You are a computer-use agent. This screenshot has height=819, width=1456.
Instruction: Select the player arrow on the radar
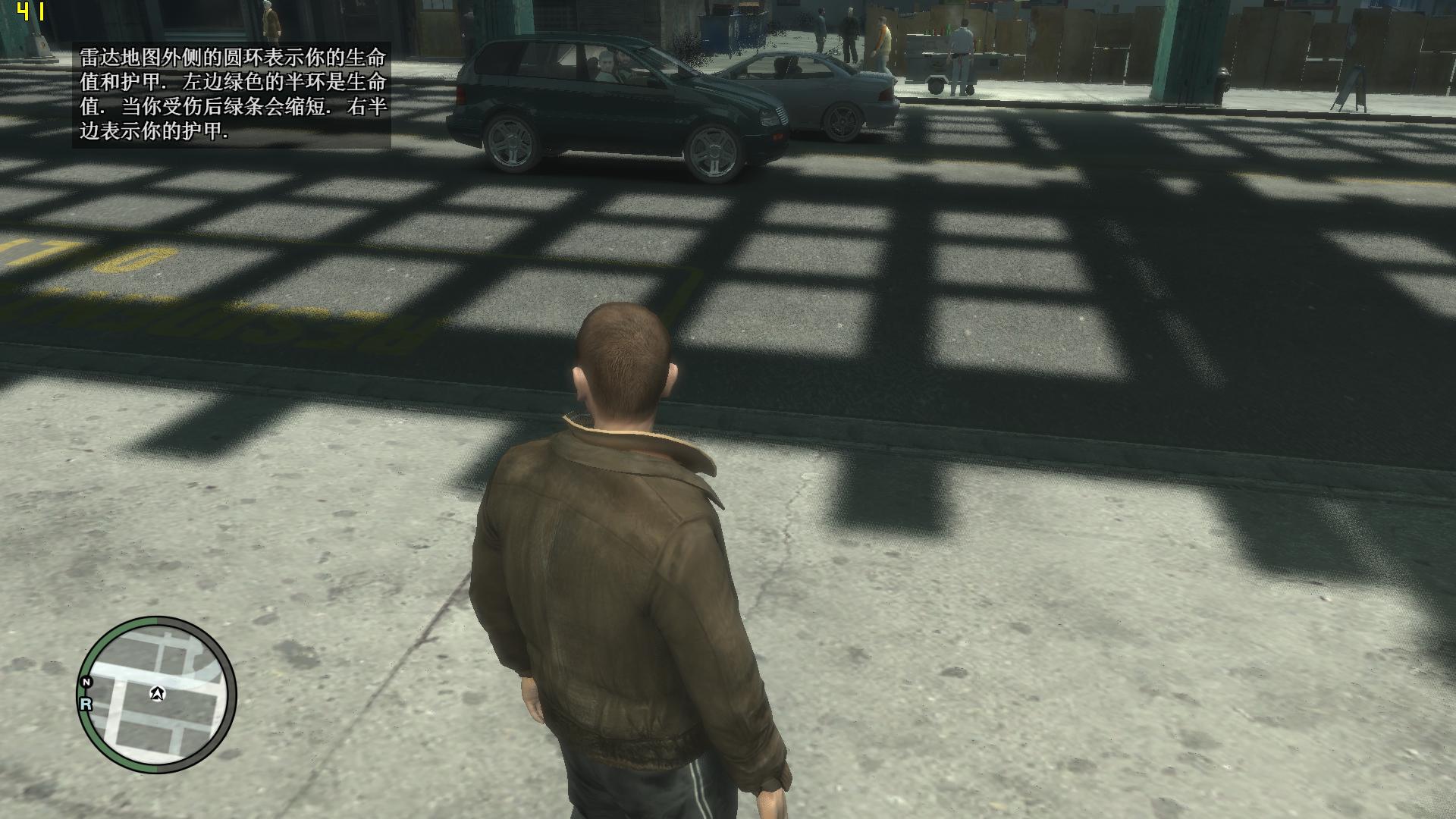click(158, 693)
